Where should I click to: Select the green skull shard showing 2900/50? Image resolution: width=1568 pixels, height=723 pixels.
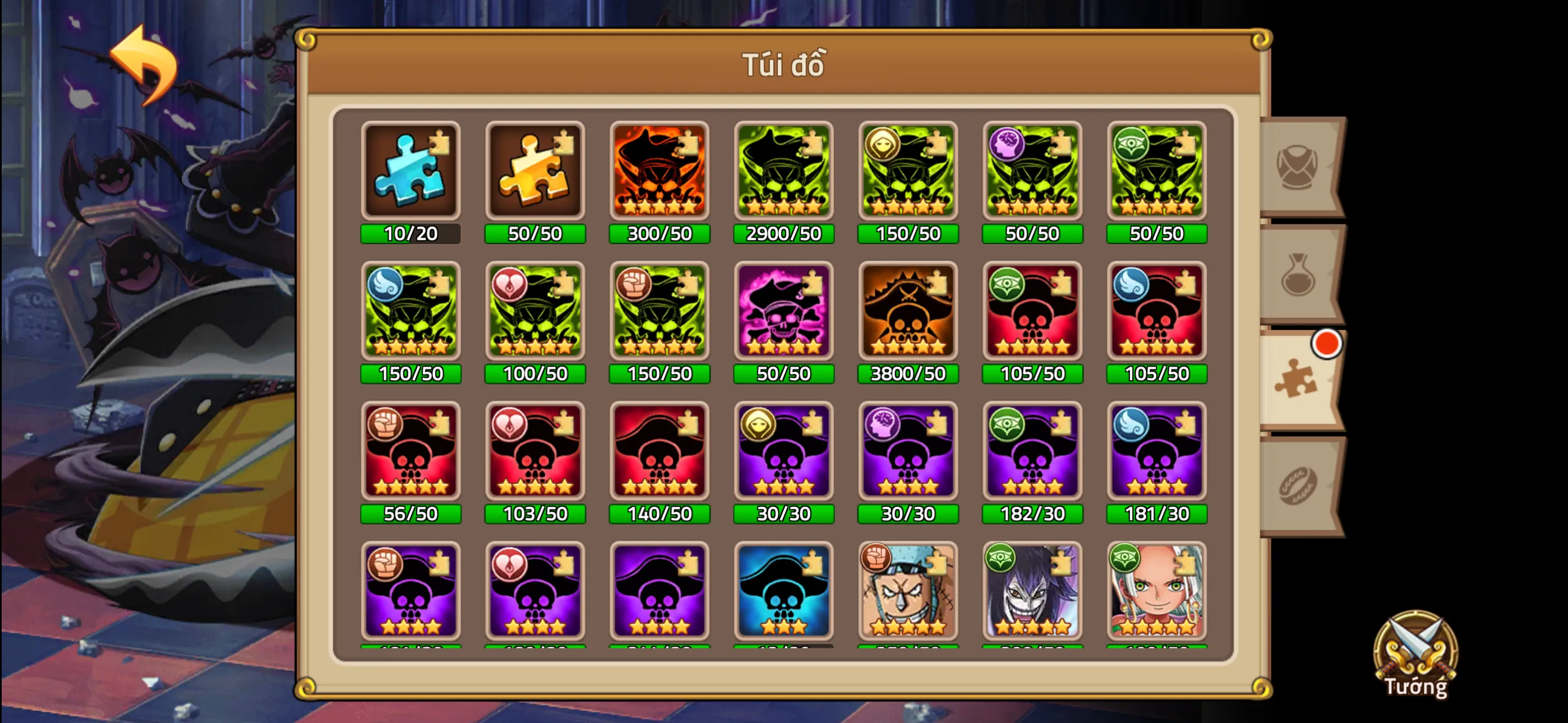click(783, 172)
